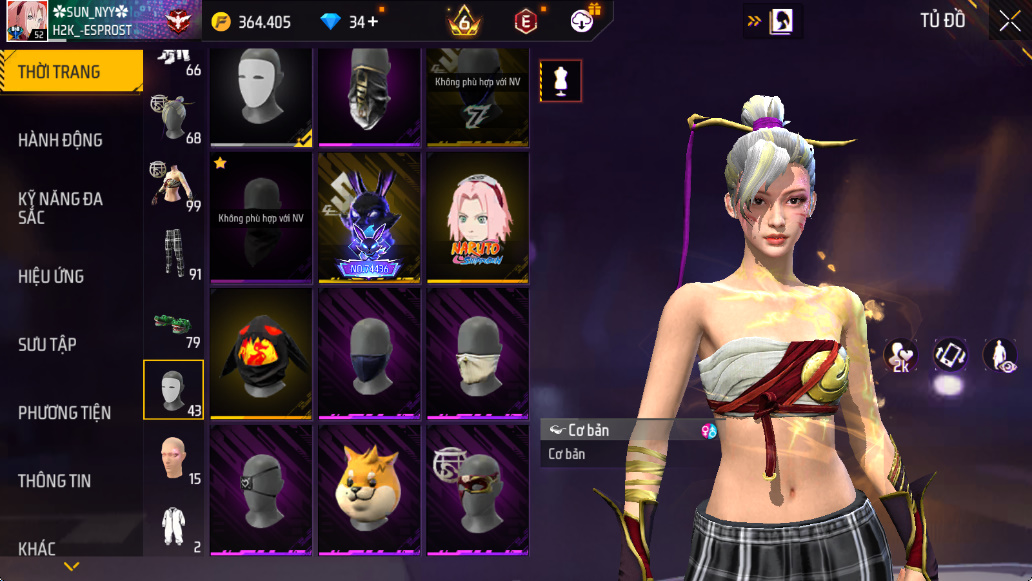Open the green shoes subcategory
This screenshot has width=1032, height=581.
click(174, 324)
